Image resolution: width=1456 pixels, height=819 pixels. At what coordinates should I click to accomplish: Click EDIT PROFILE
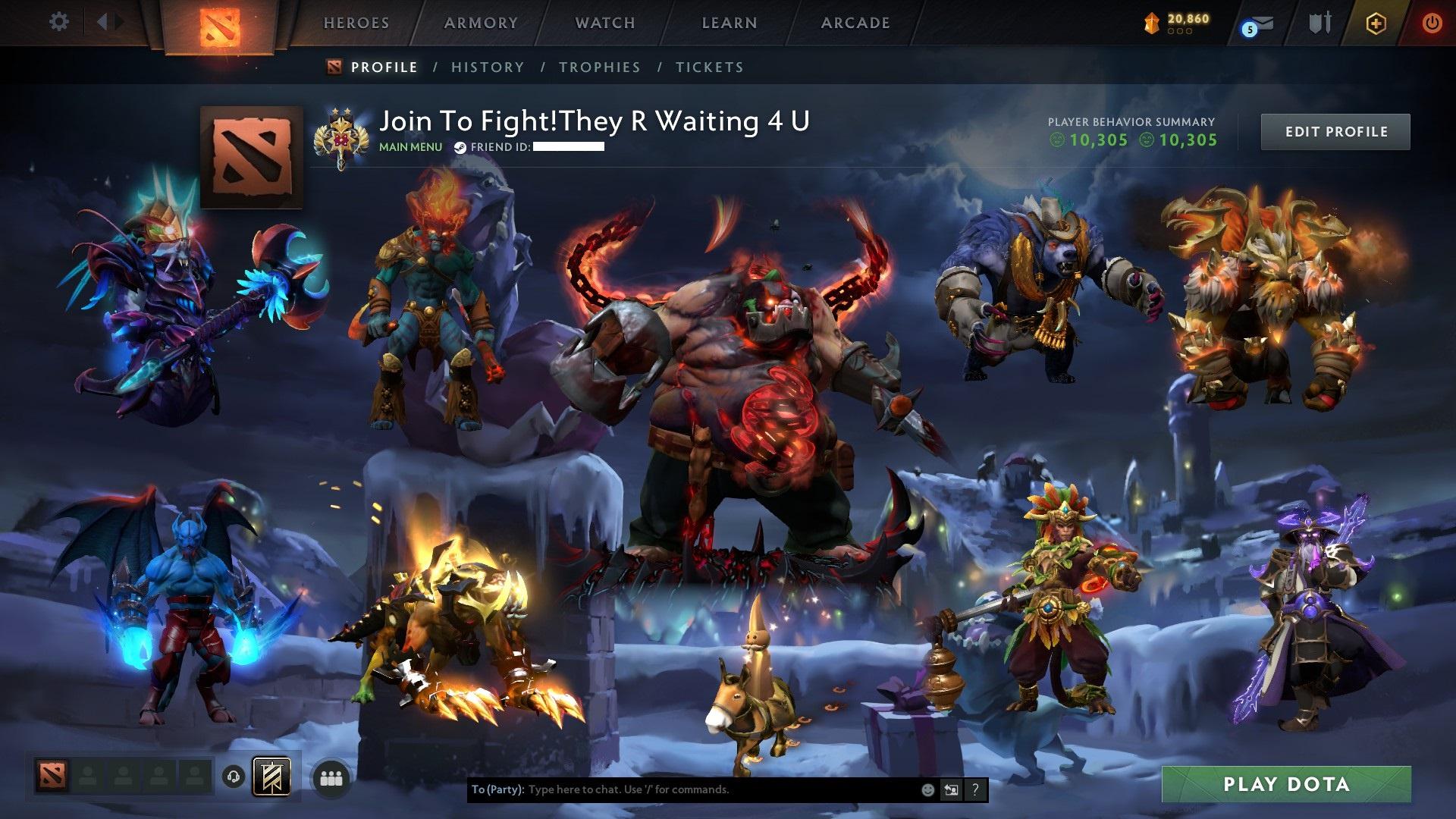[x=1335, y=131]
